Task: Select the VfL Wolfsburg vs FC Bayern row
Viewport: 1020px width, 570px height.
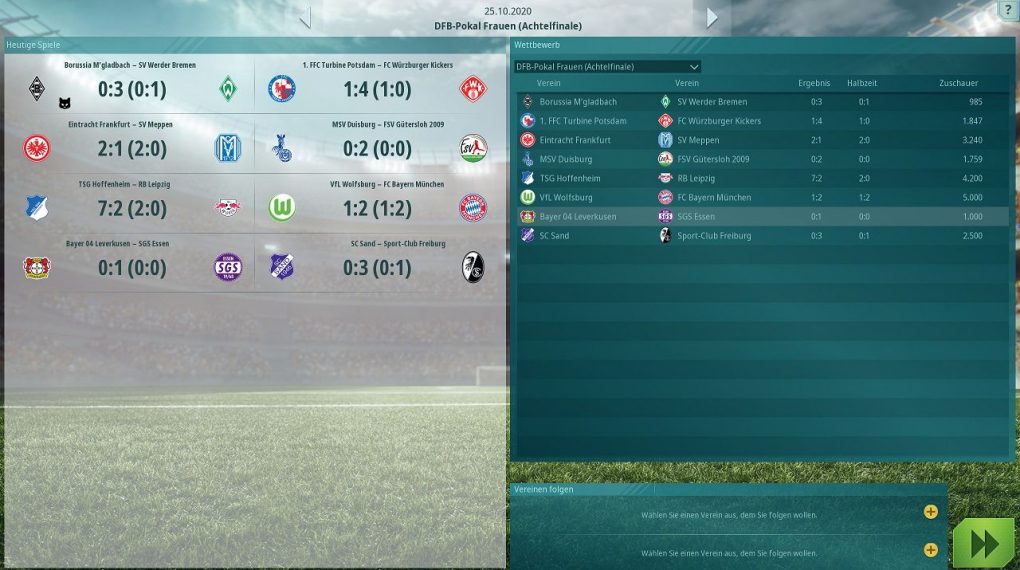Action: pos(760,197)
